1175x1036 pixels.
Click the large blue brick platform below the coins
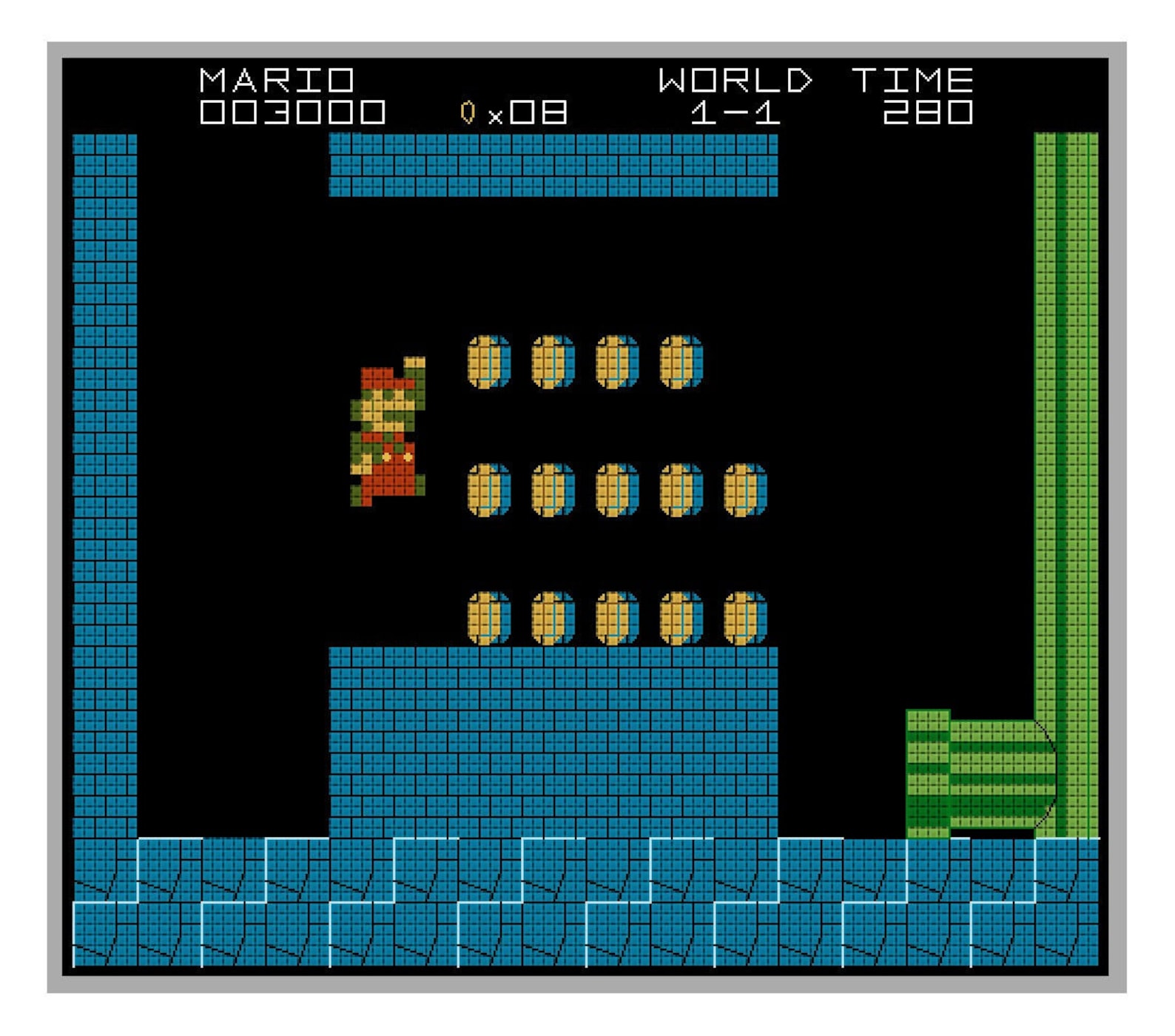tap(551, 740)
